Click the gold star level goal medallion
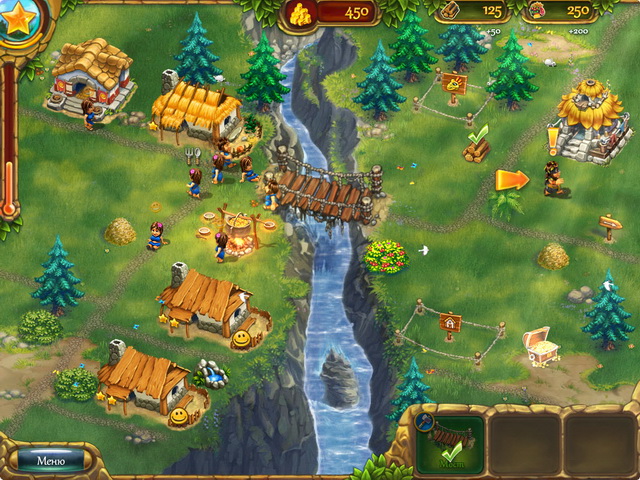 (19, 22)
